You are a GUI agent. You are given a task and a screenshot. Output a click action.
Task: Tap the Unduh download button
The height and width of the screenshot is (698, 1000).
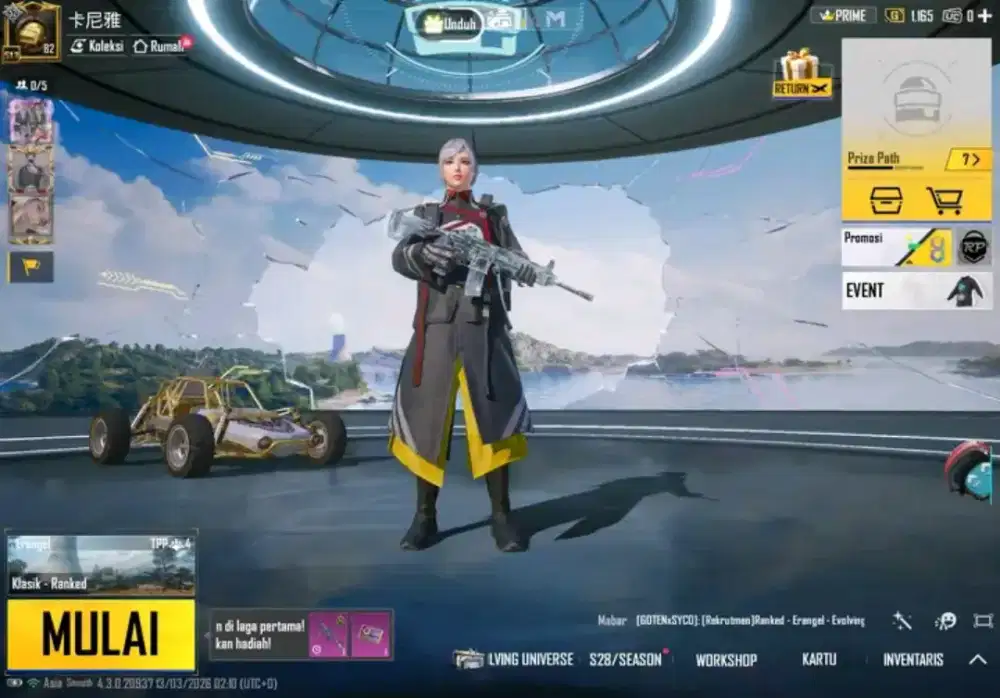(449, 20)
